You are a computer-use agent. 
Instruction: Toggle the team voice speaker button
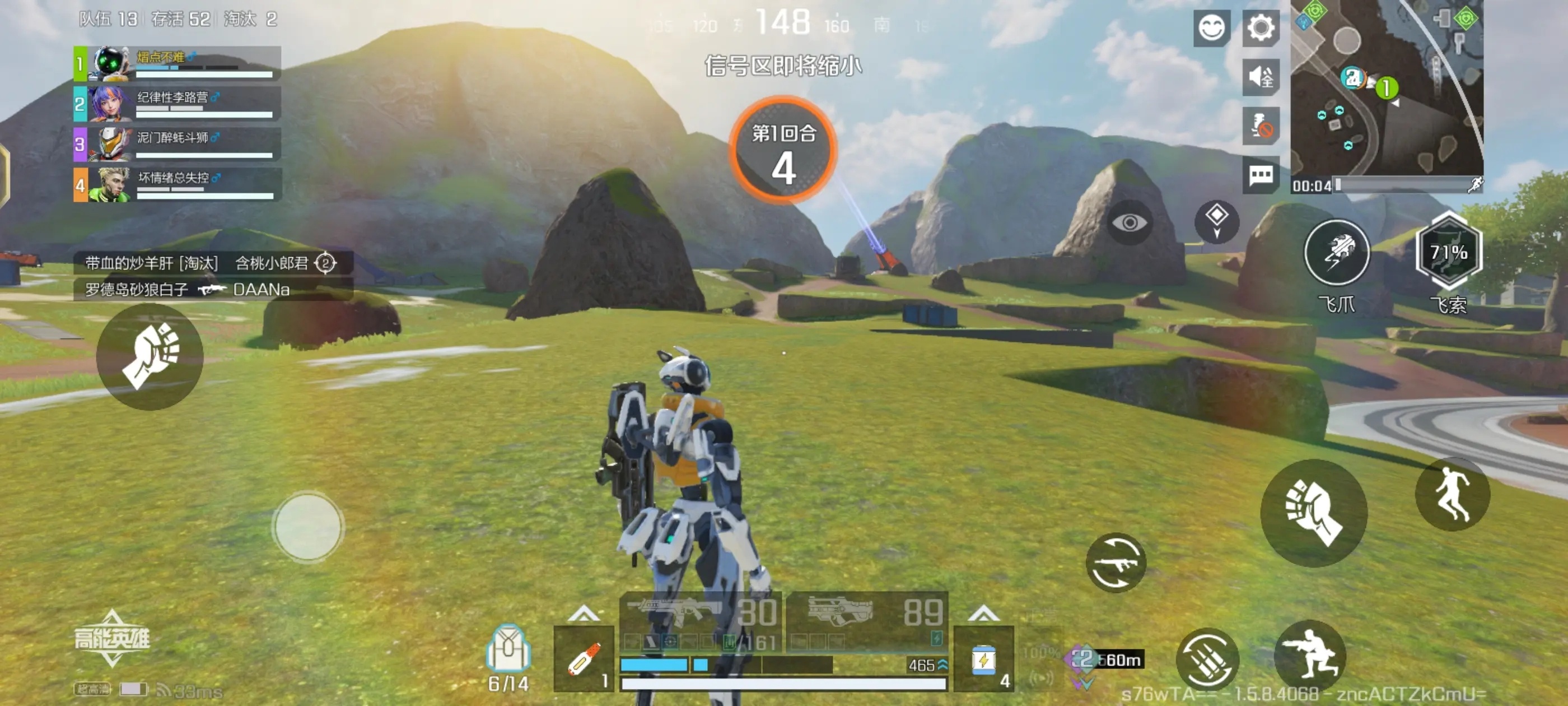point(1260,77)
